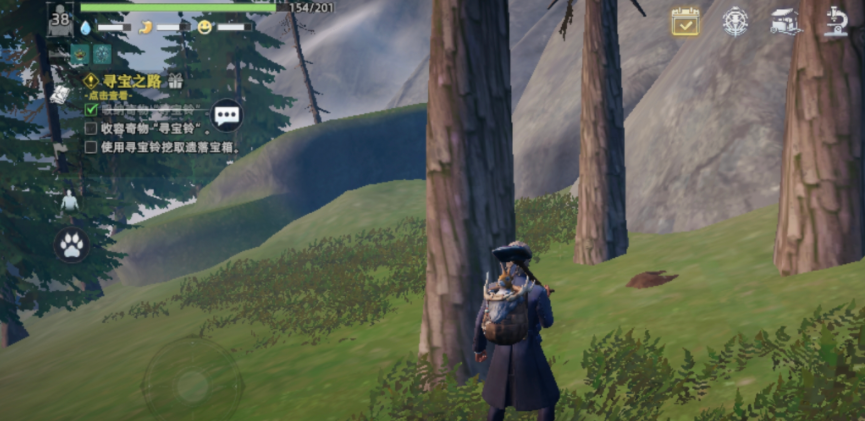Open the calendar check-in icon
Screen dimensions: 865x421
coord(685,22)
